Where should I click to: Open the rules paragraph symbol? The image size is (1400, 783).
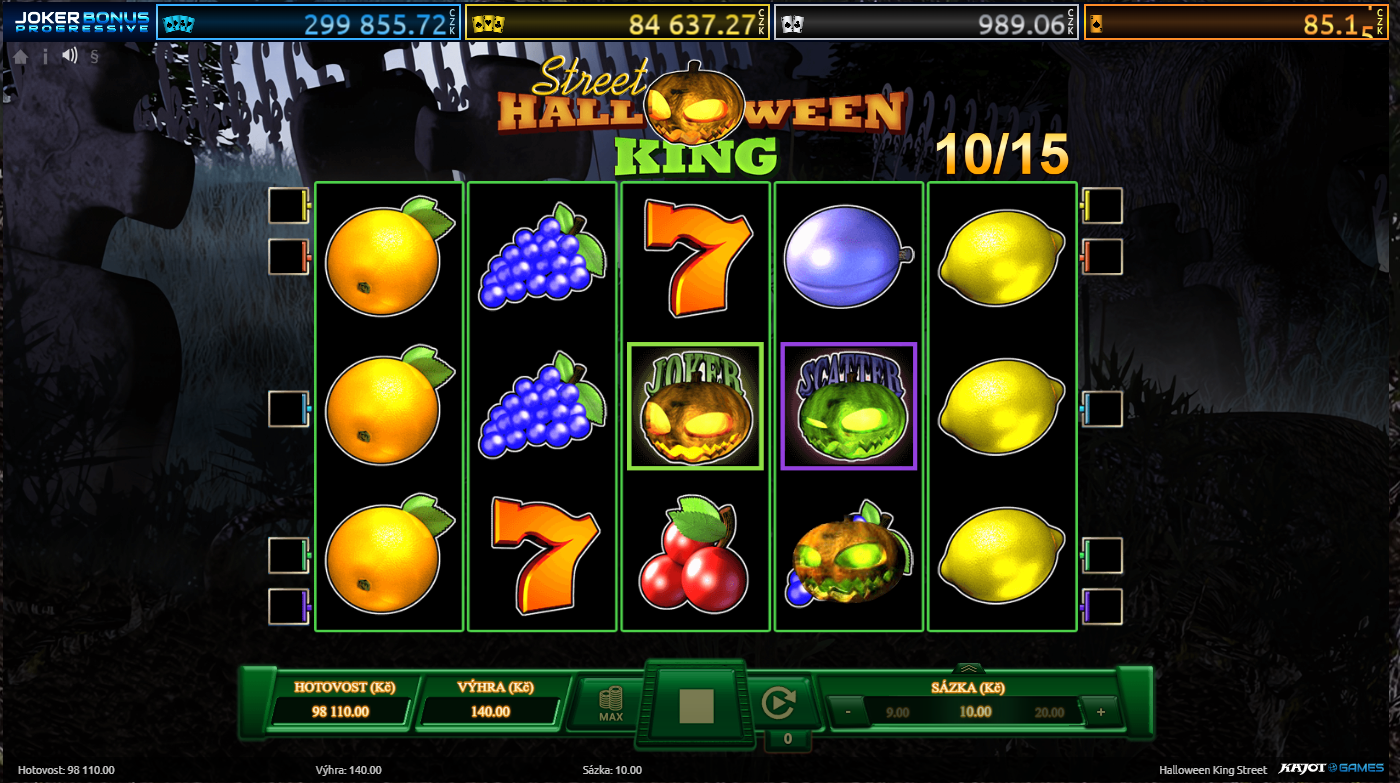94,56
